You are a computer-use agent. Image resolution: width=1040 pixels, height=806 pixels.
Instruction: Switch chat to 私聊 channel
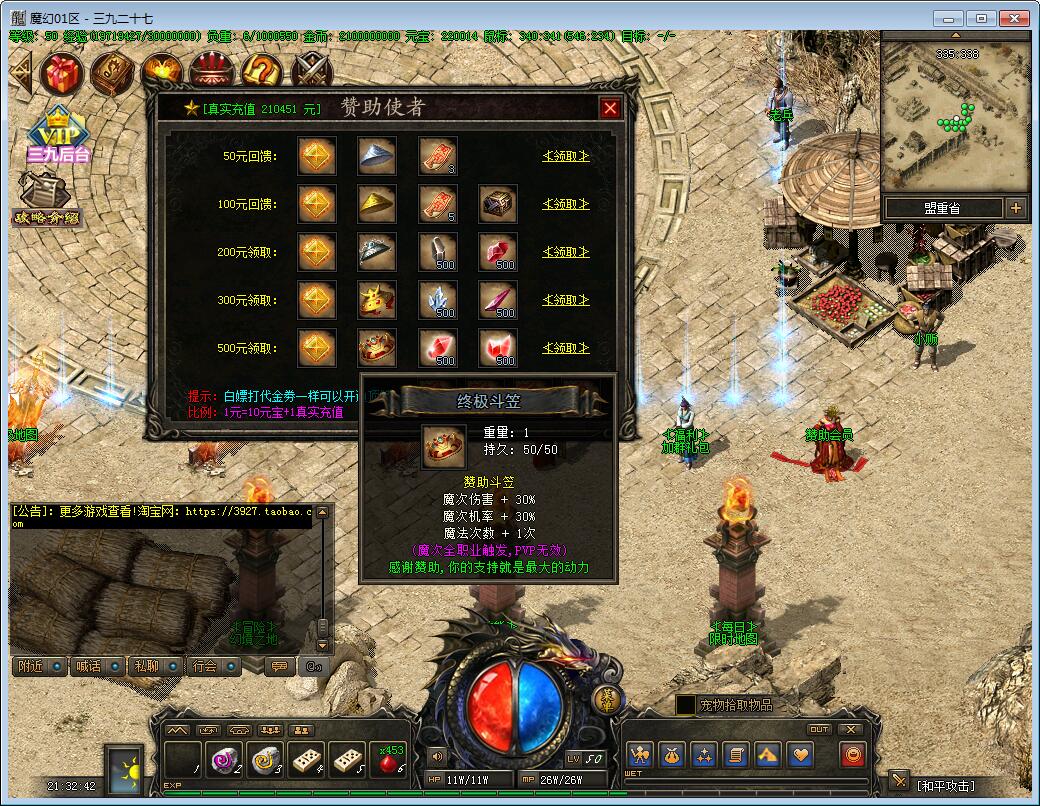(x=152, y=666)
